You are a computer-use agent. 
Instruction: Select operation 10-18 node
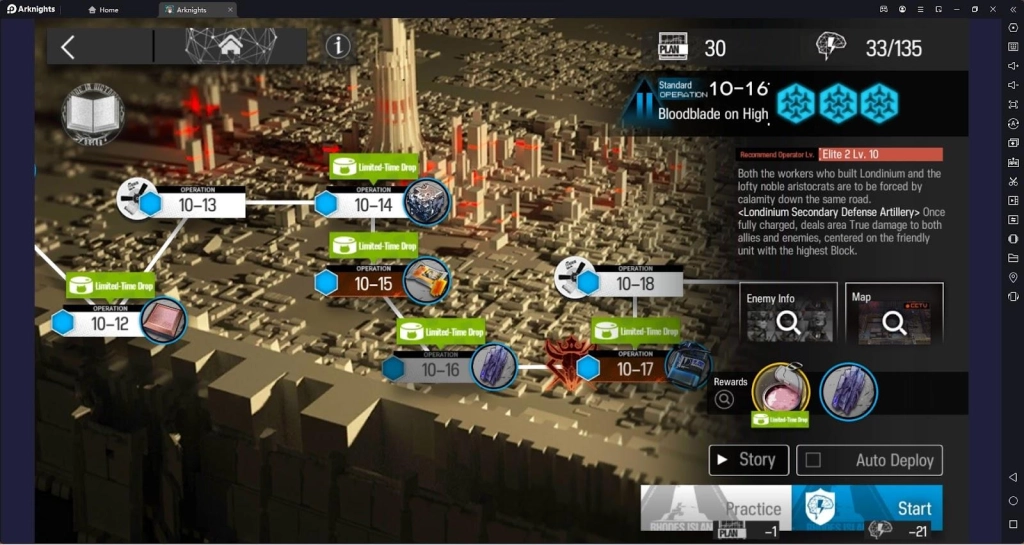634,283
